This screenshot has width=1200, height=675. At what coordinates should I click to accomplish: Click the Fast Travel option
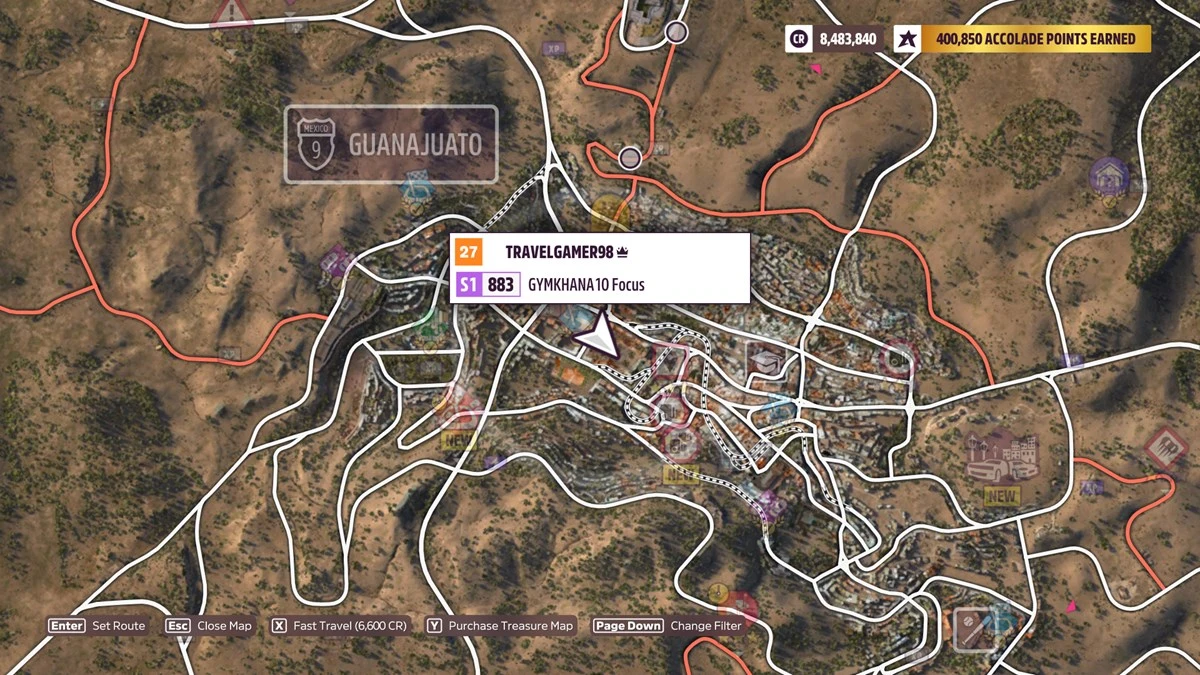tap(340, 626)
